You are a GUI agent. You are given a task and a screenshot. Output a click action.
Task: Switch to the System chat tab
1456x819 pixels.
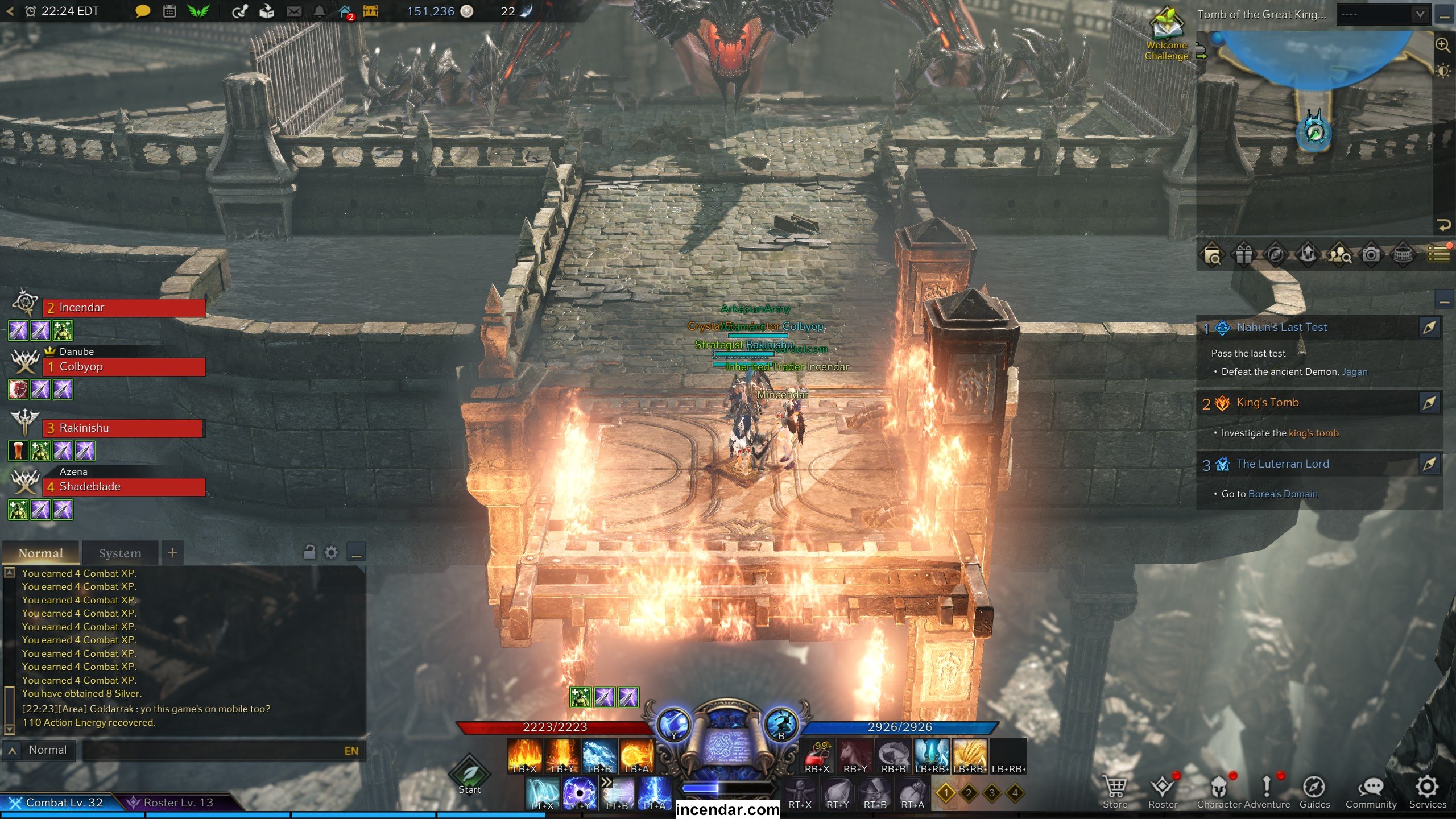tap(120, 553)
